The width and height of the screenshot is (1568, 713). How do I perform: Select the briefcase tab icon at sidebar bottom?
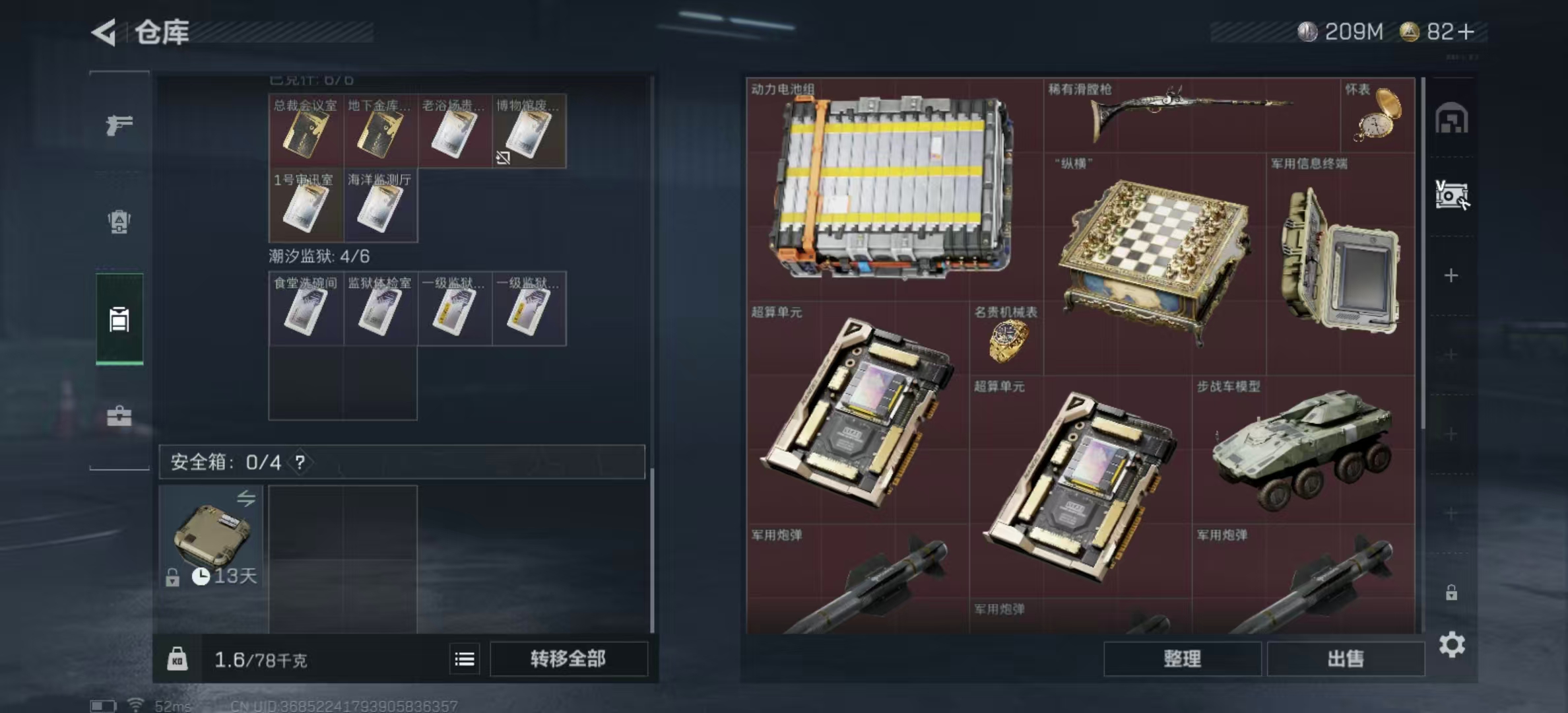tap(119, 416)
